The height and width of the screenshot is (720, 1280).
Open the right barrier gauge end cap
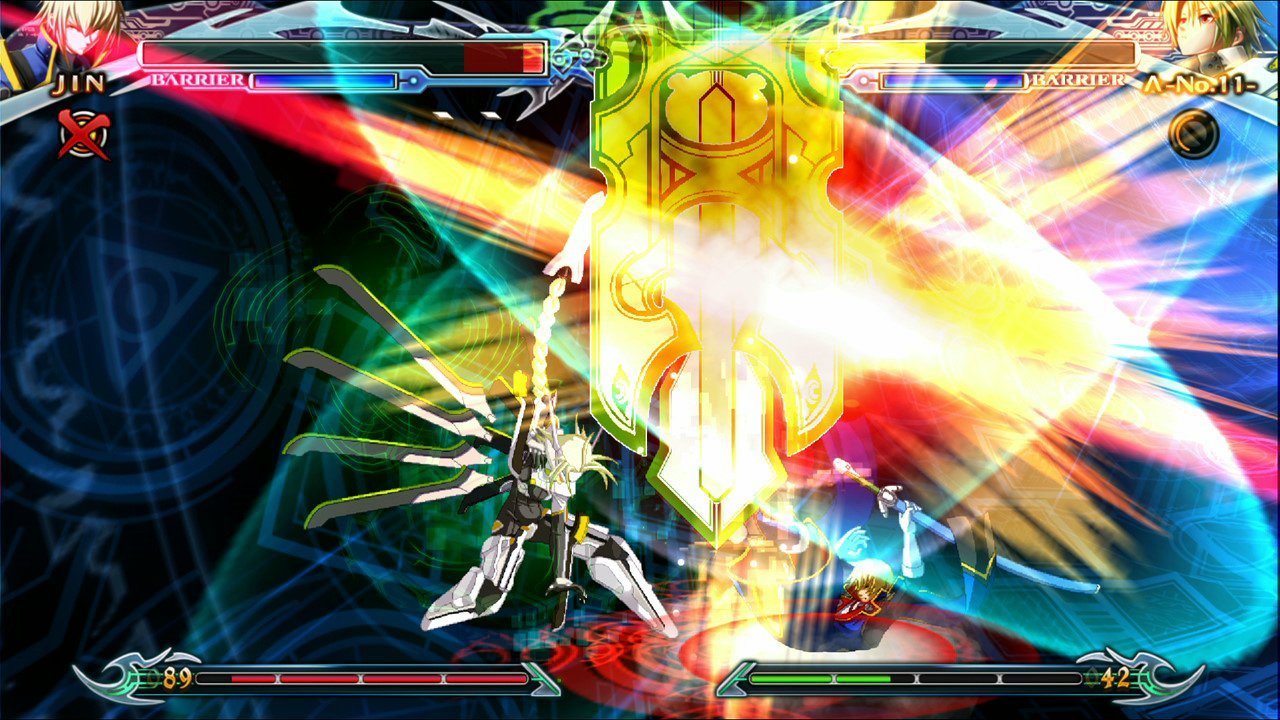click(x=866, y=79)
